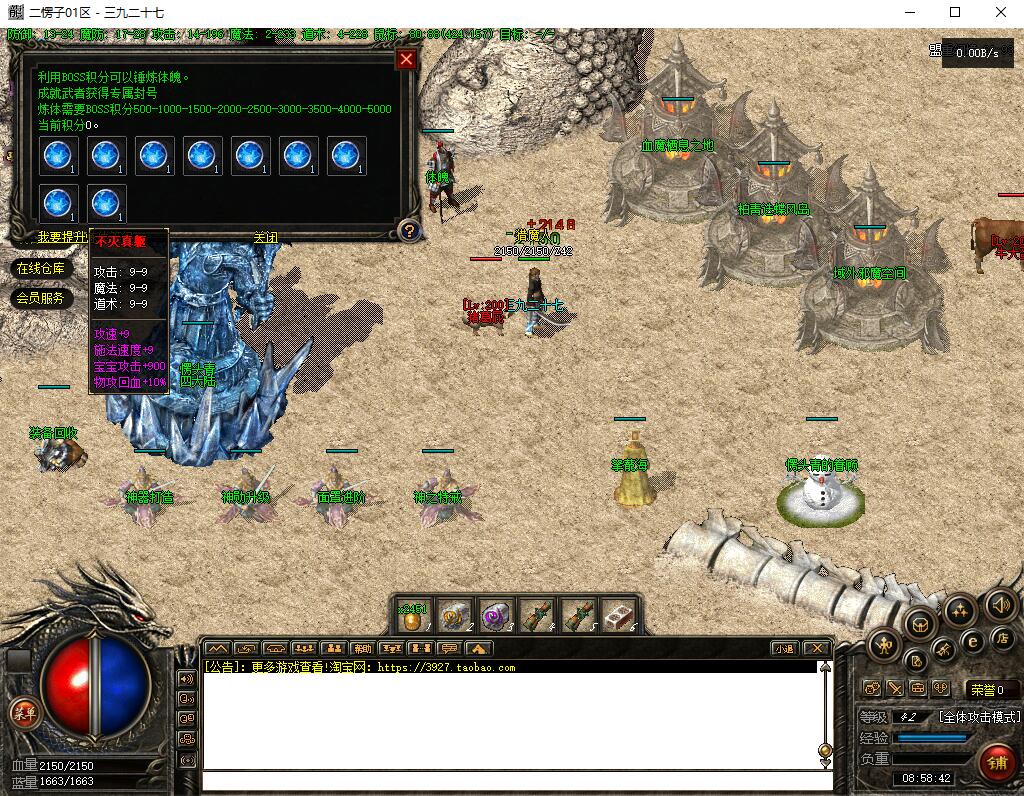Viewport: 1024px width, 796px height.
Task: Open the 店 shop round button
Action: [x=1001, y=637]
